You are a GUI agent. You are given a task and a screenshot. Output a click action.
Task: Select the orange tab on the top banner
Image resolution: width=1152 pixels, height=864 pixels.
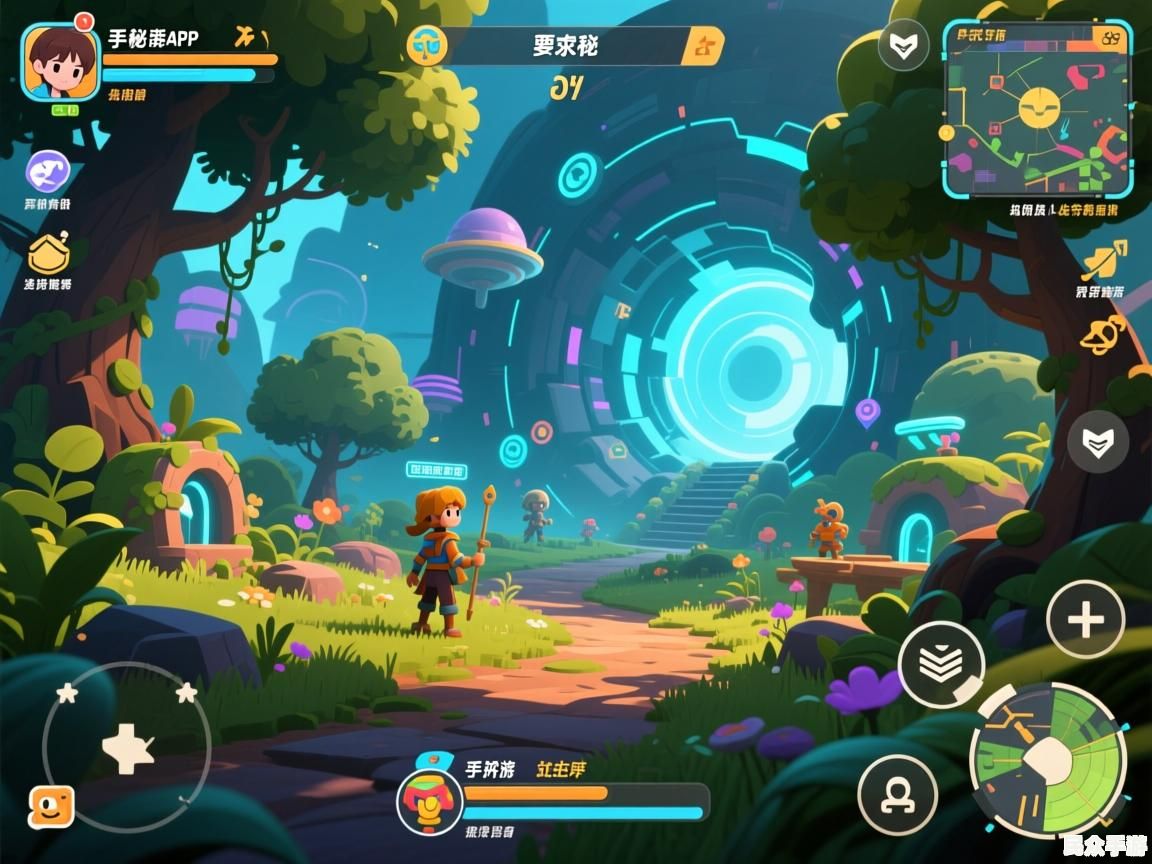click(703, 46)
